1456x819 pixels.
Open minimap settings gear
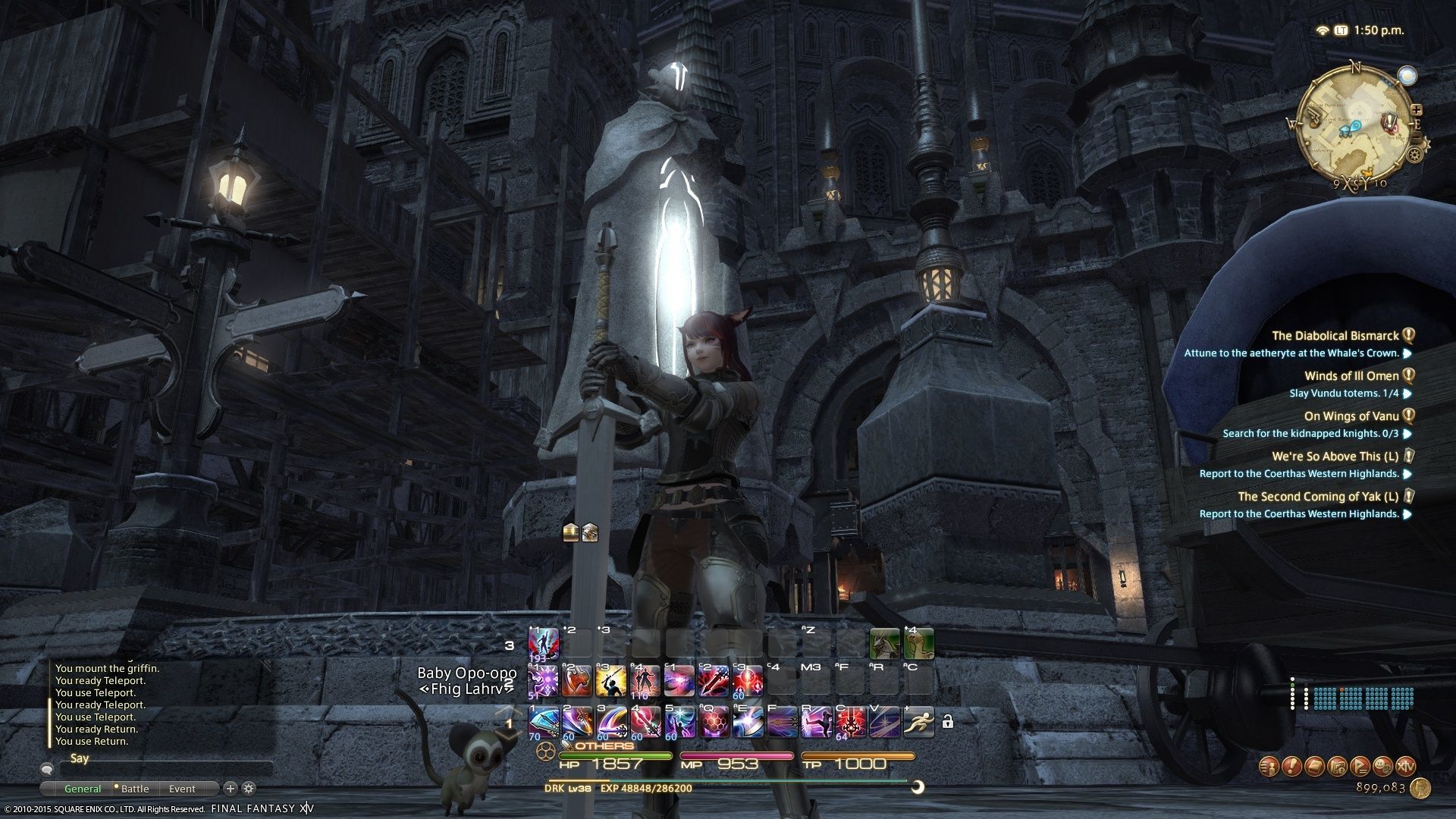click(x=1414, y=155)
